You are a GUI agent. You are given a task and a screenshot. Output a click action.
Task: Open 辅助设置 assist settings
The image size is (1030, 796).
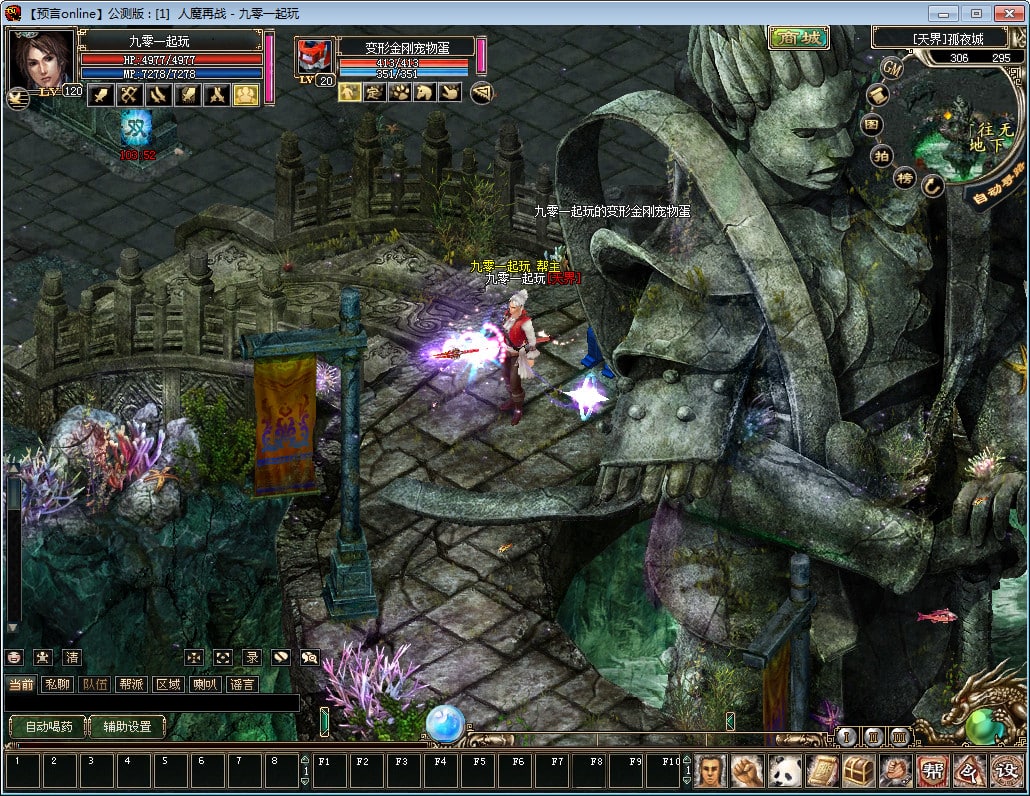click(x=127, y=727)
